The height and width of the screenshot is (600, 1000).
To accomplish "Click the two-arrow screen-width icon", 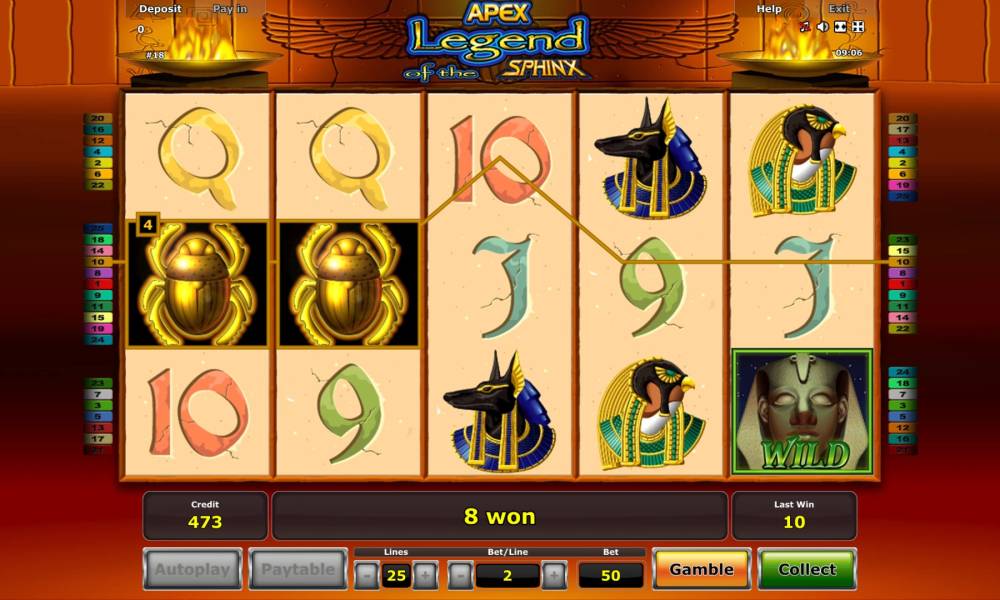I will (839, 27).
